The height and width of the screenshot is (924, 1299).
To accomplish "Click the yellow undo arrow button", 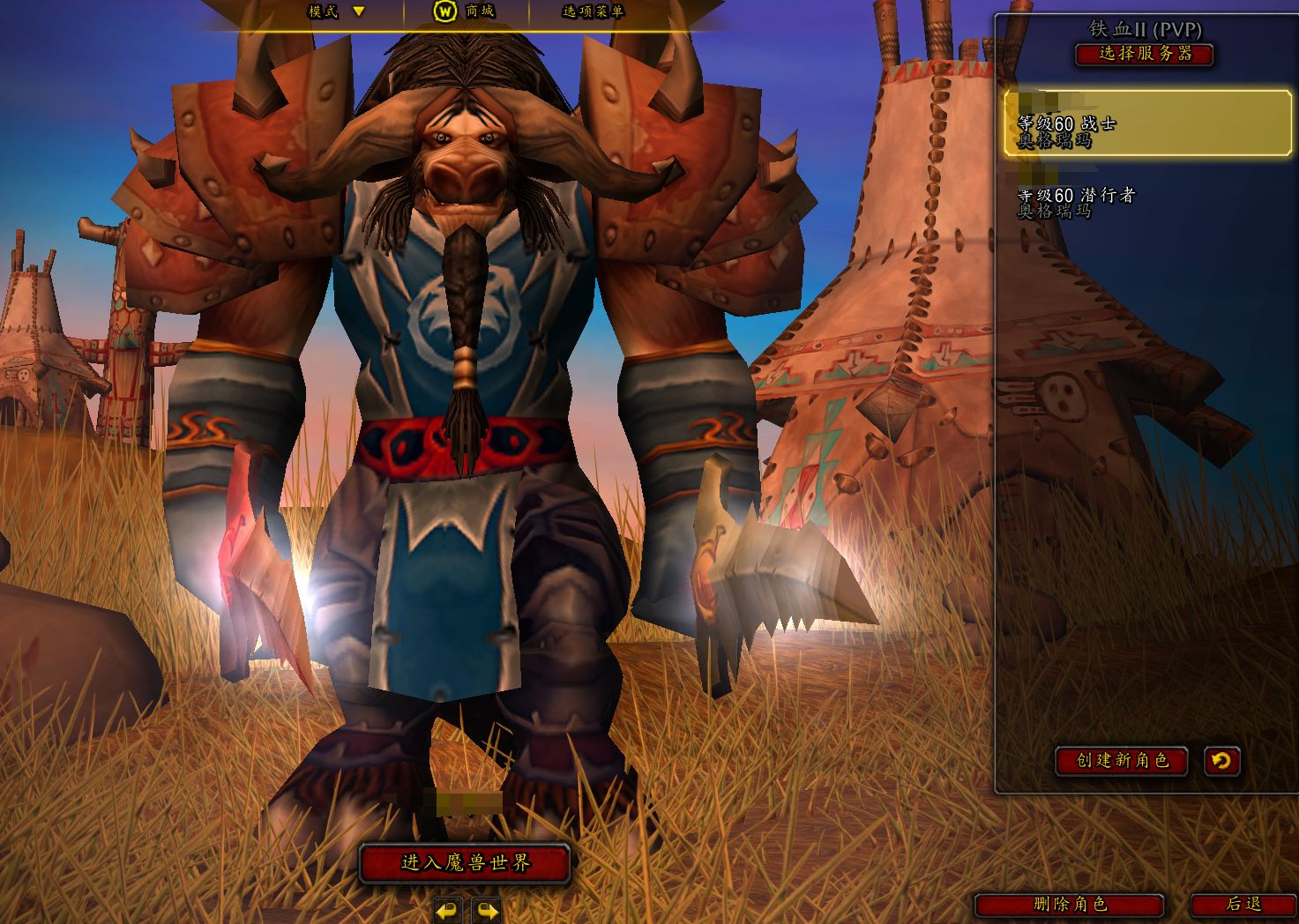I will pyautogui.click(x=1221, y=760).
